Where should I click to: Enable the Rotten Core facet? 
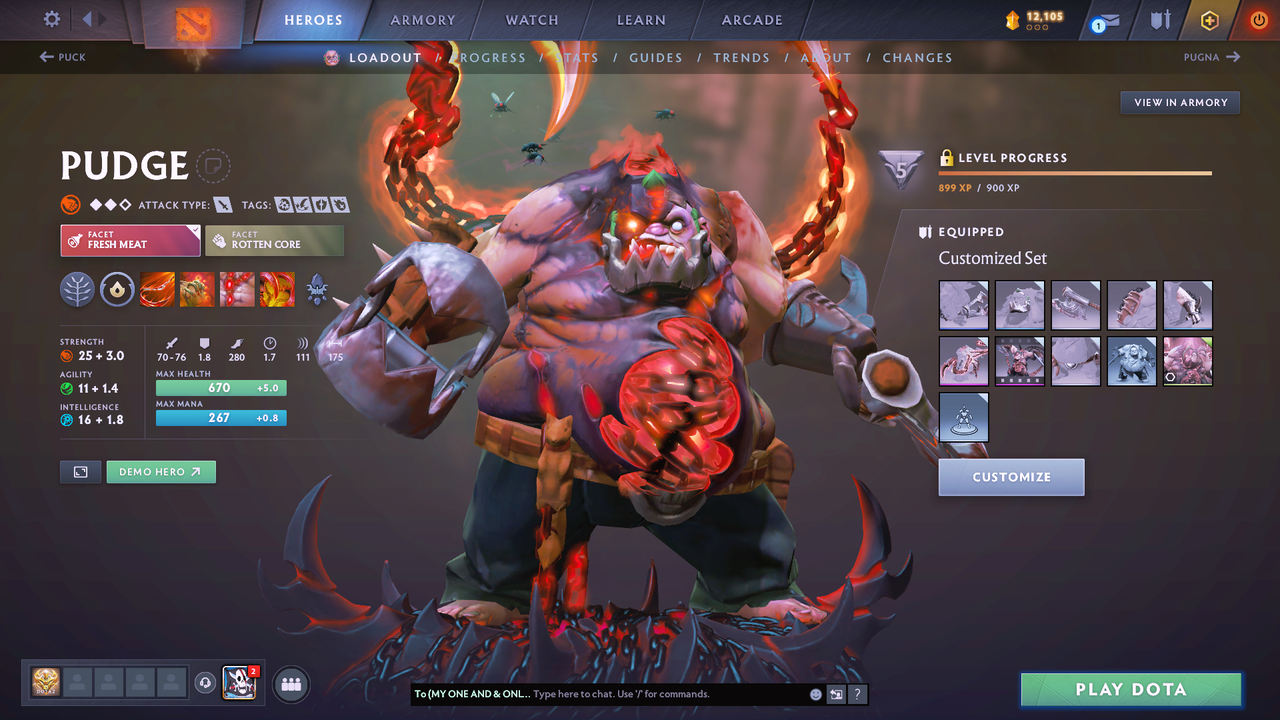[x=274, y=240]
